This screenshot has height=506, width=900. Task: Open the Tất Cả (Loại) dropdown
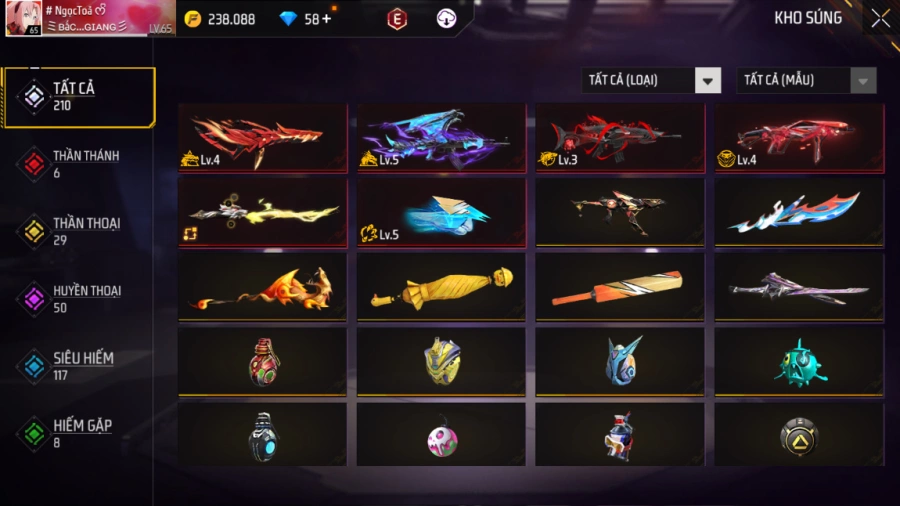point(651,80)
